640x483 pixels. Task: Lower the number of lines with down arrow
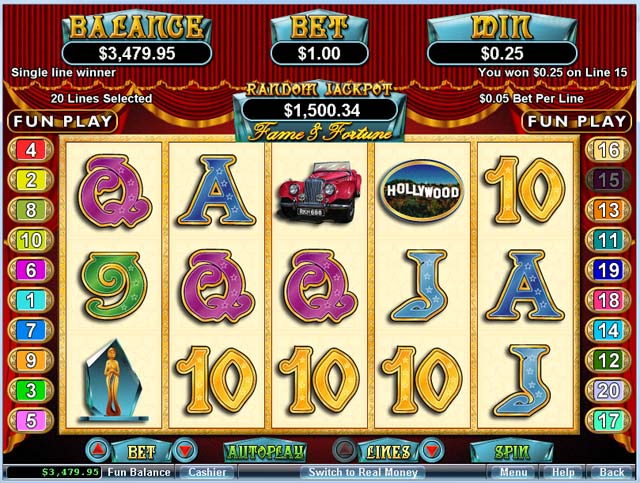430,451
